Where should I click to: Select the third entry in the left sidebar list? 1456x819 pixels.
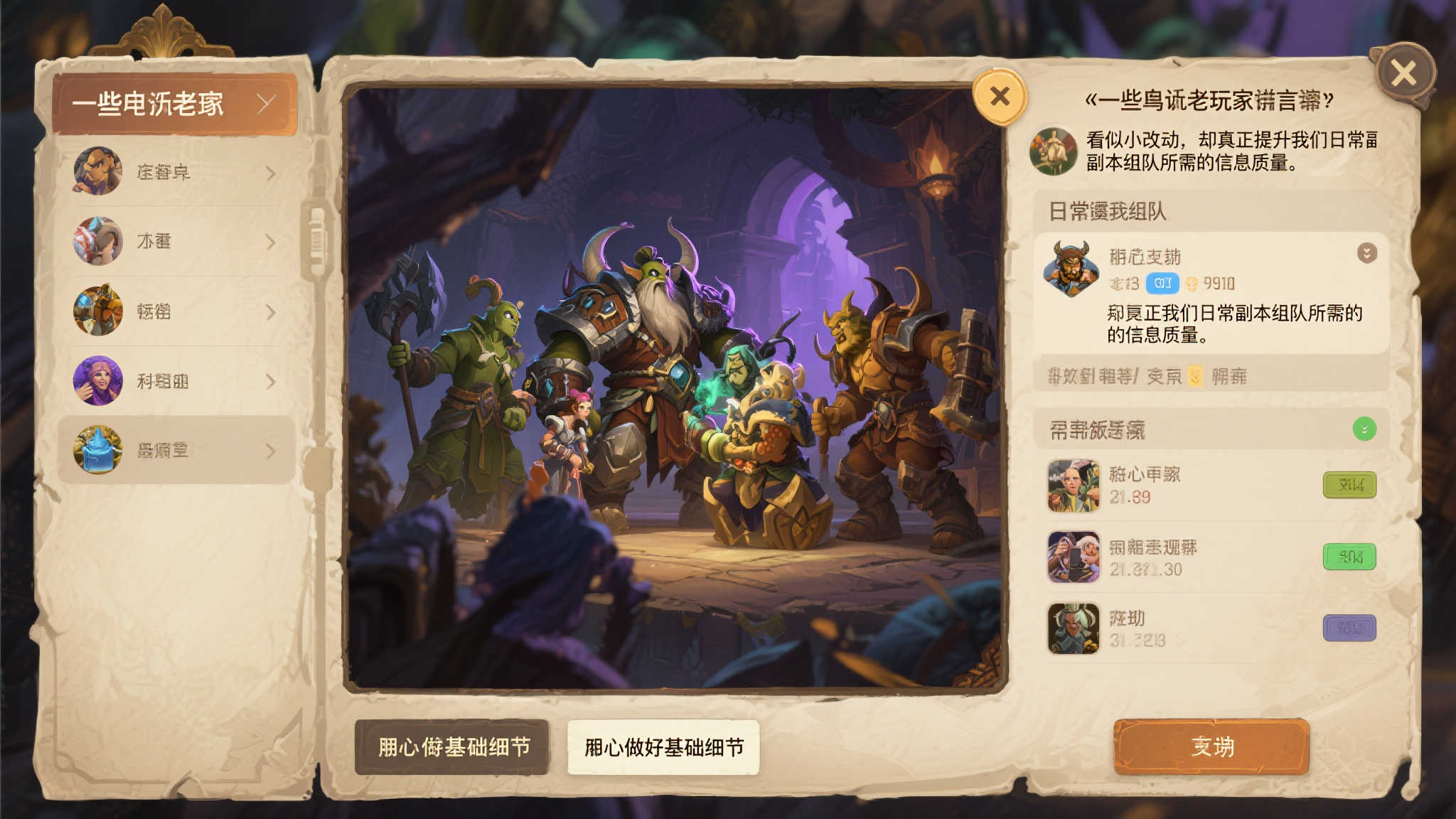pos(171,313)
